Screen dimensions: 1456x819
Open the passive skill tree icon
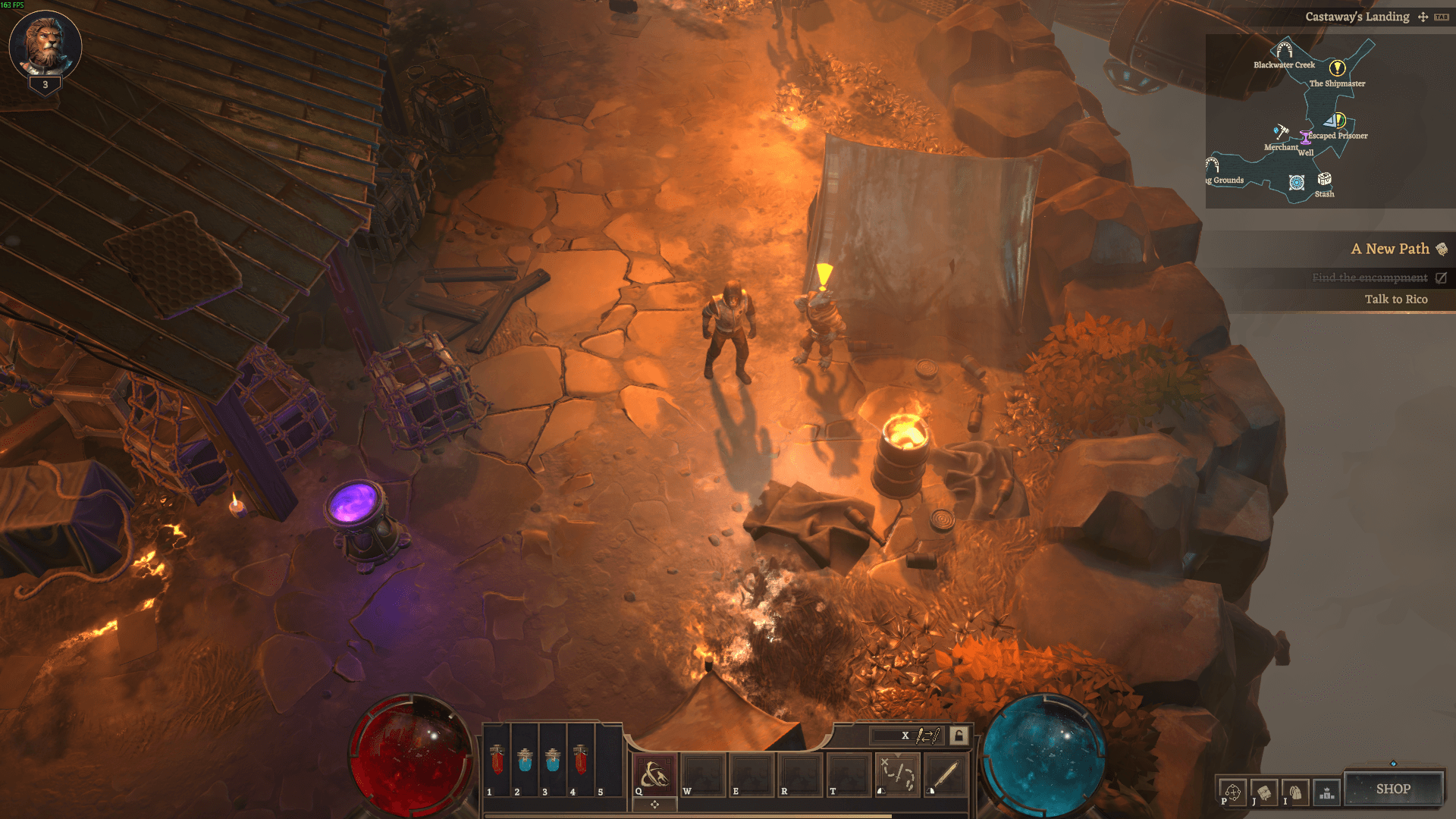point(1232,792)
